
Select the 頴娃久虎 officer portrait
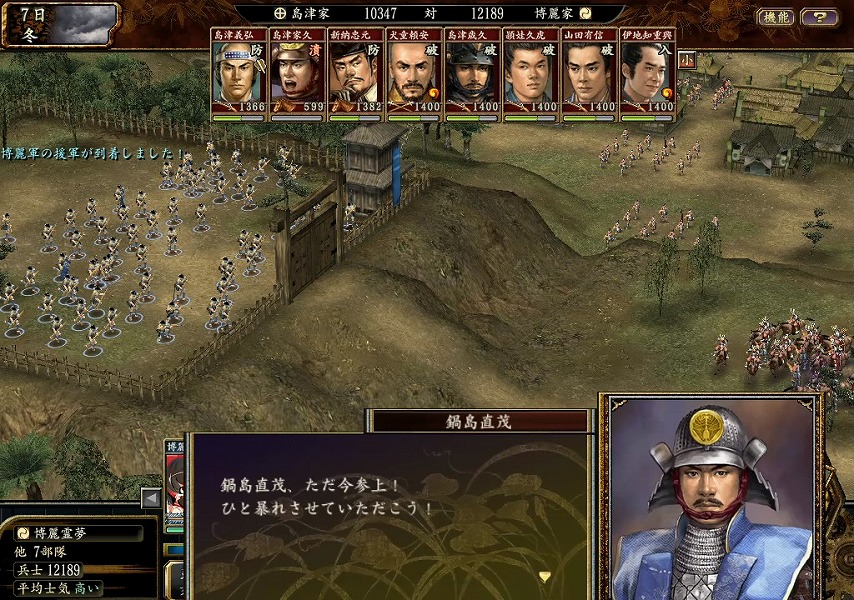530,76
